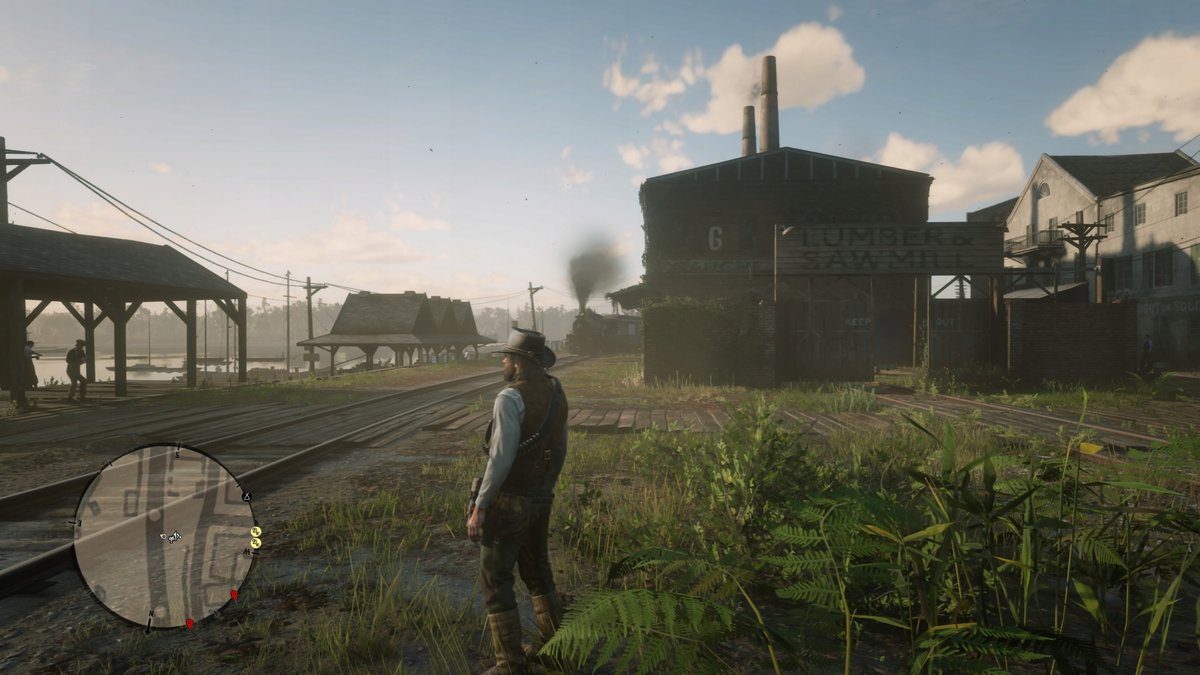This screenshot has width=1200, height=675.
Task: Open the circular minimap
Action: coord(165,536)
